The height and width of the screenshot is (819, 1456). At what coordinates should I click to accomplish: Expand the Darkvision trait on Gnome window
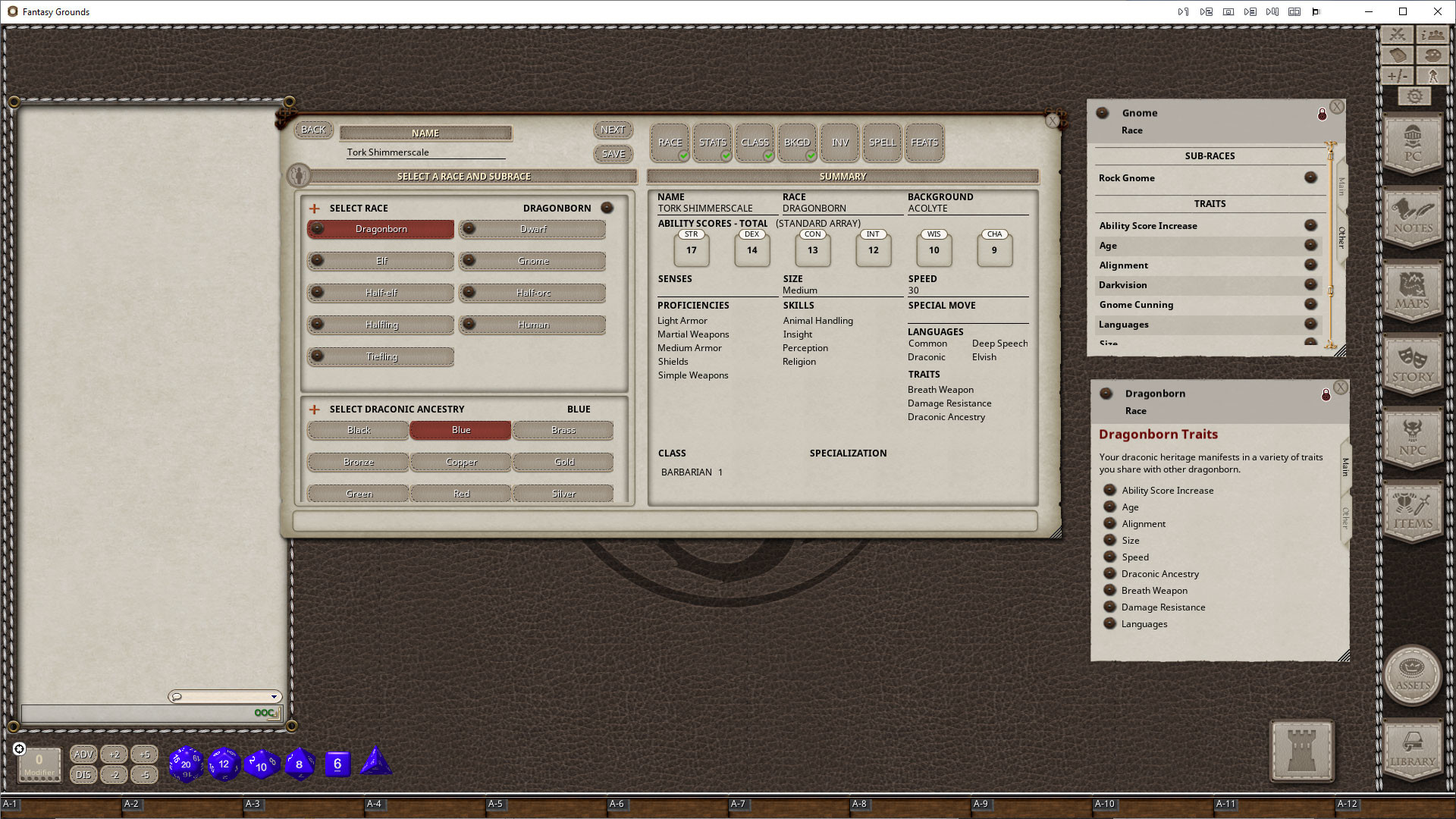tap(1311, 284)
